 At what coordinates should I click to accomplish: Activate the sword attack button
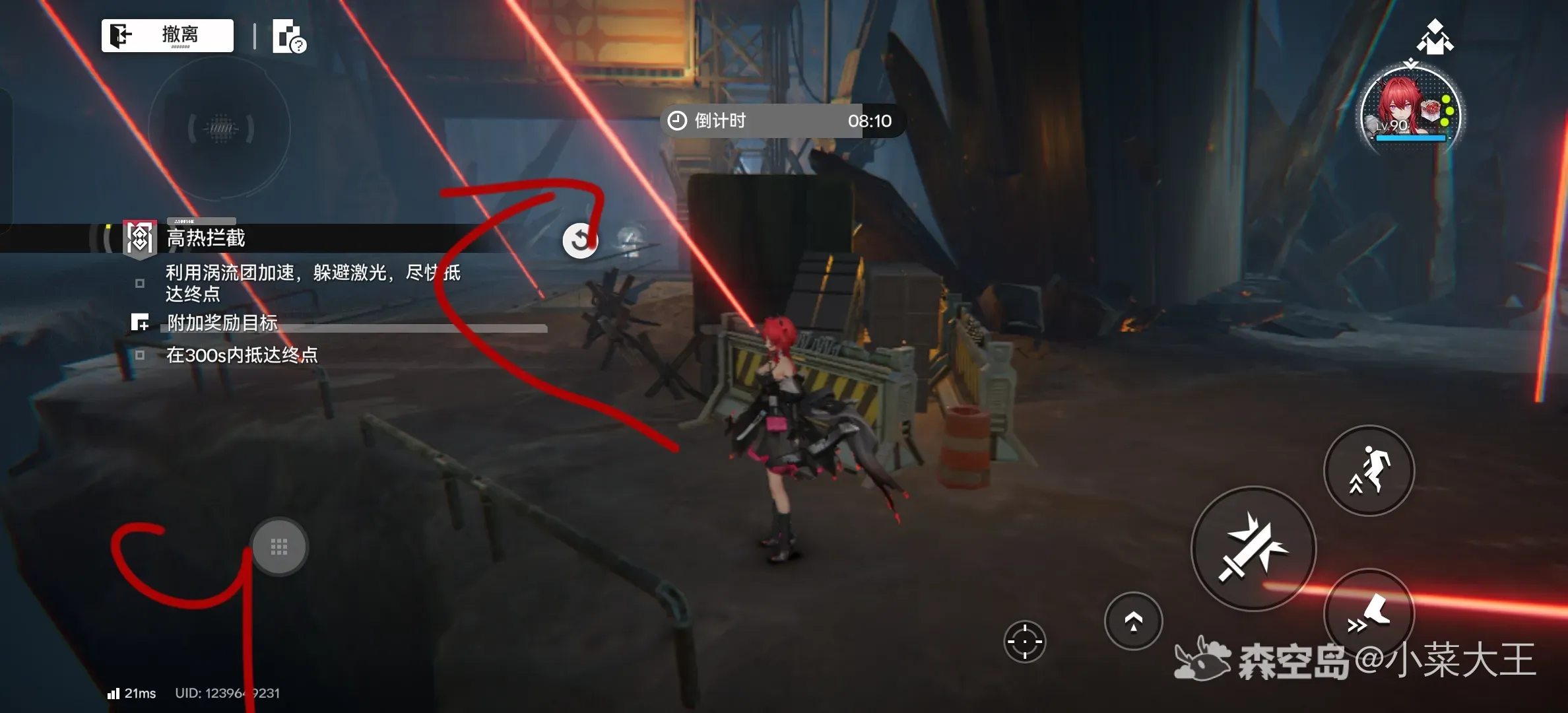[x=1253, y=549]
